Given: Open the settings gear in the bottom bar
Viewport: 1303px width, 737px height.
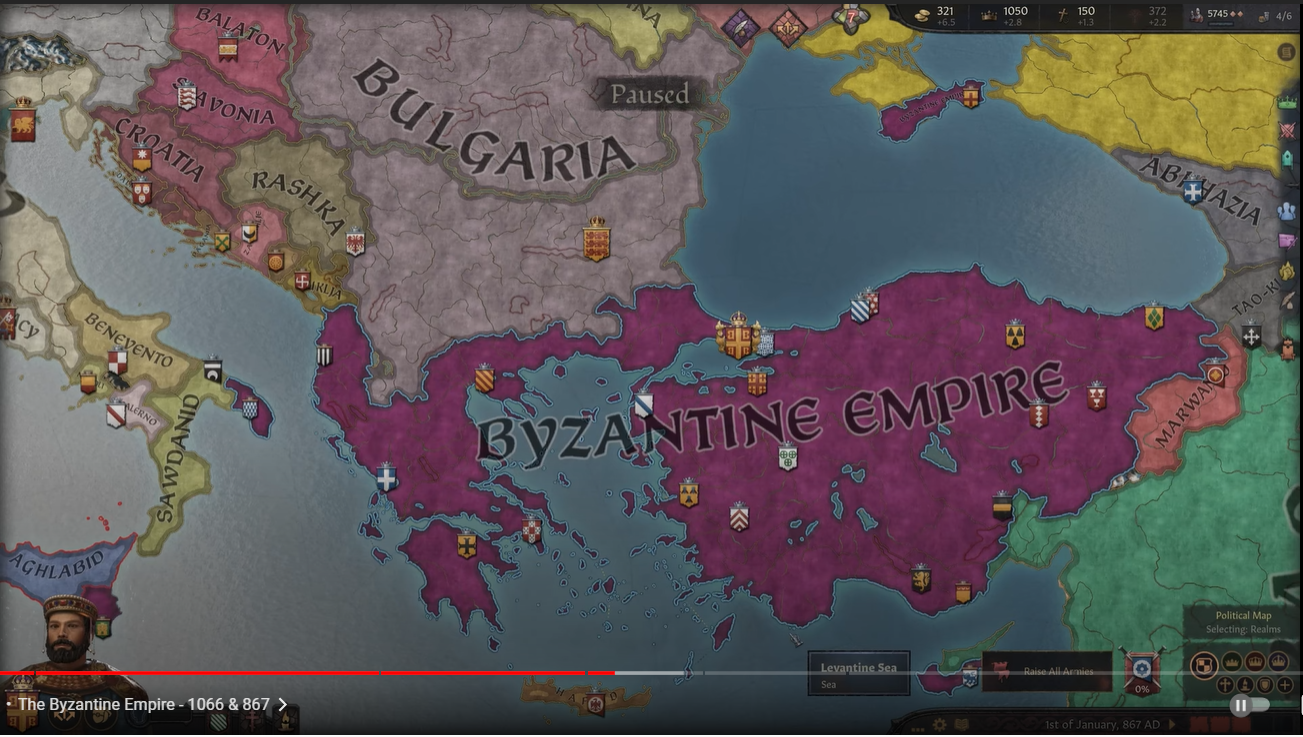Looking at the screenshot, I should pyautogui.click(x=939, y=724).
